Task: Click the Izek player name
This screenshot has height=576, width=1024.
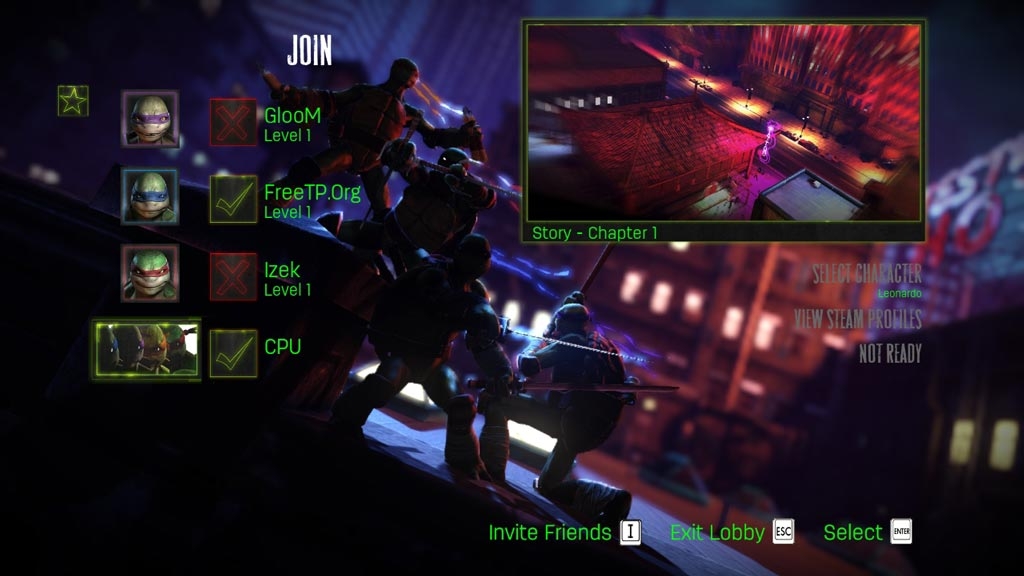Action: [282, 270]
